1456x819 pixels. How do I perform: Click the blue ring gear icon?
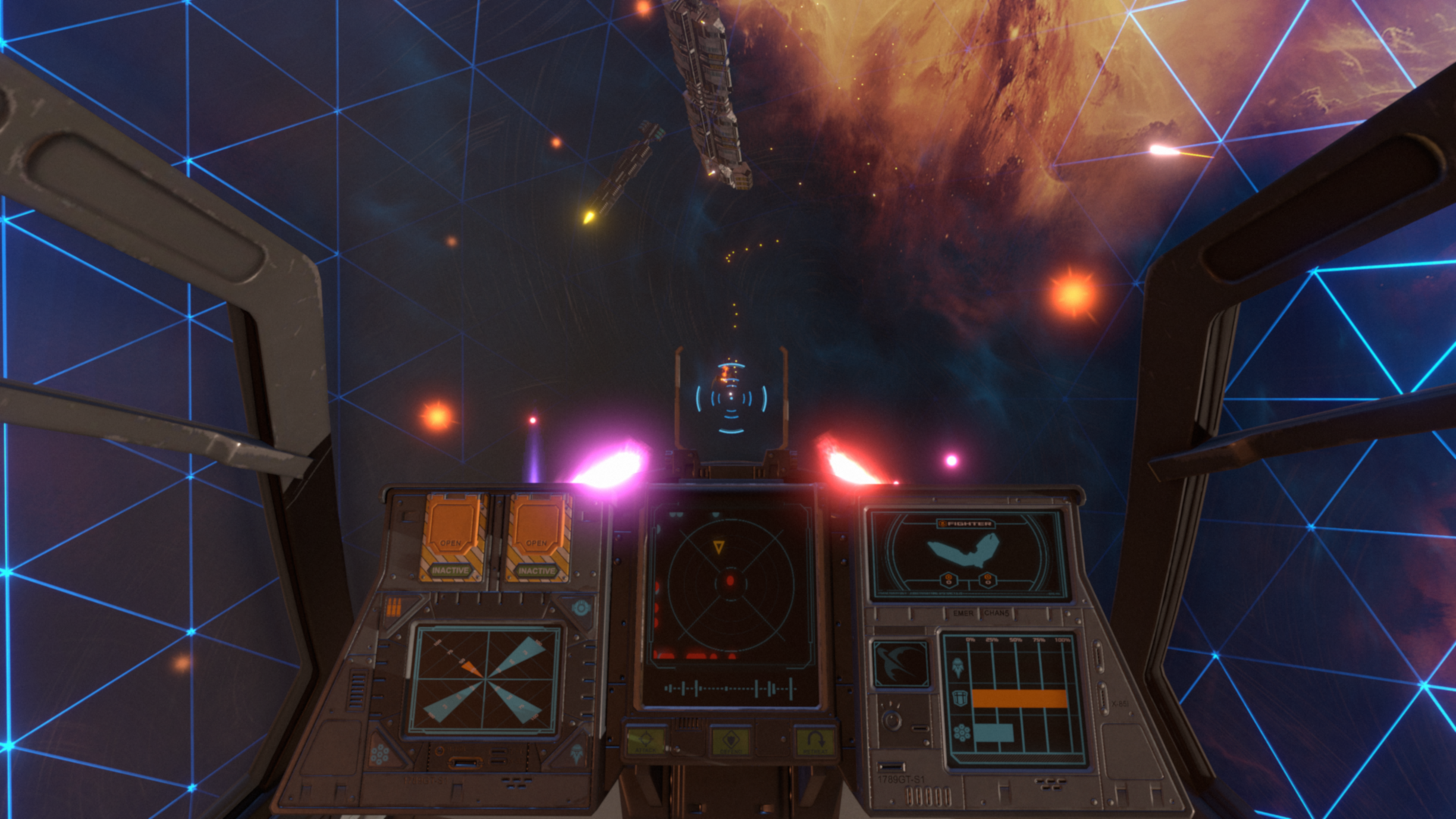tap(581, 607)
